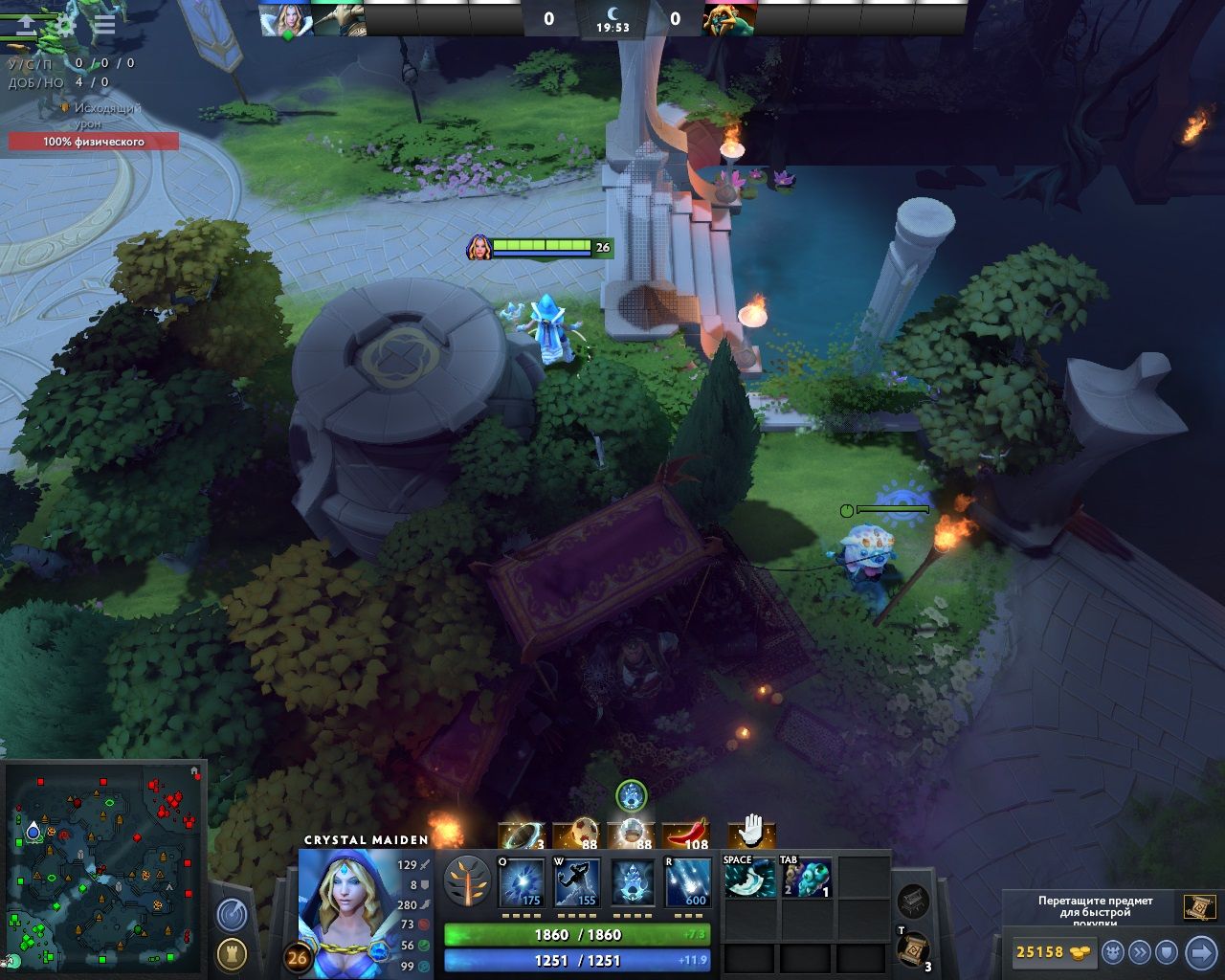Click the courier deliver arrow button

(1200, 952)
